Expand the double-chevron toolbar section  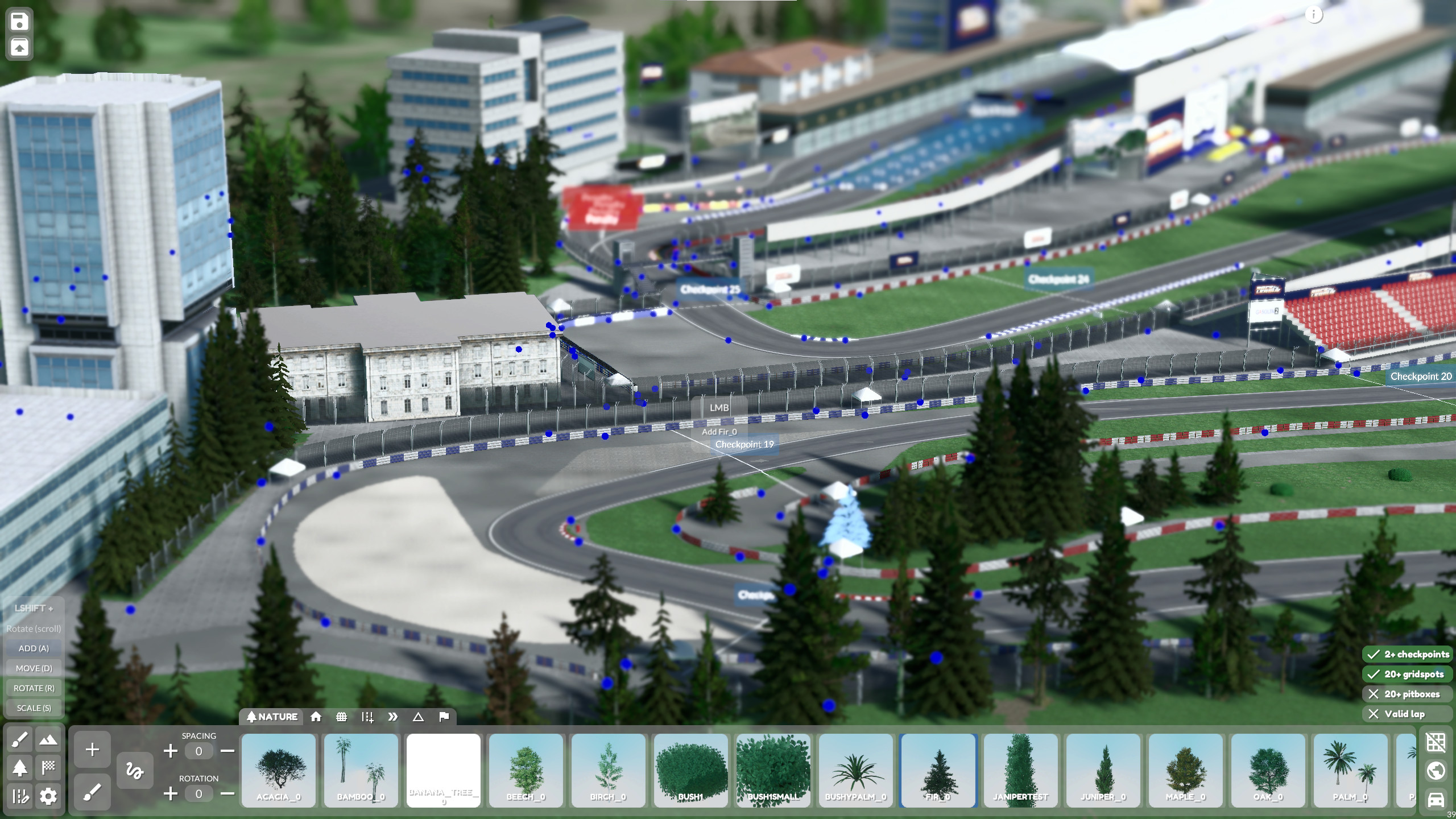point(394,717)
